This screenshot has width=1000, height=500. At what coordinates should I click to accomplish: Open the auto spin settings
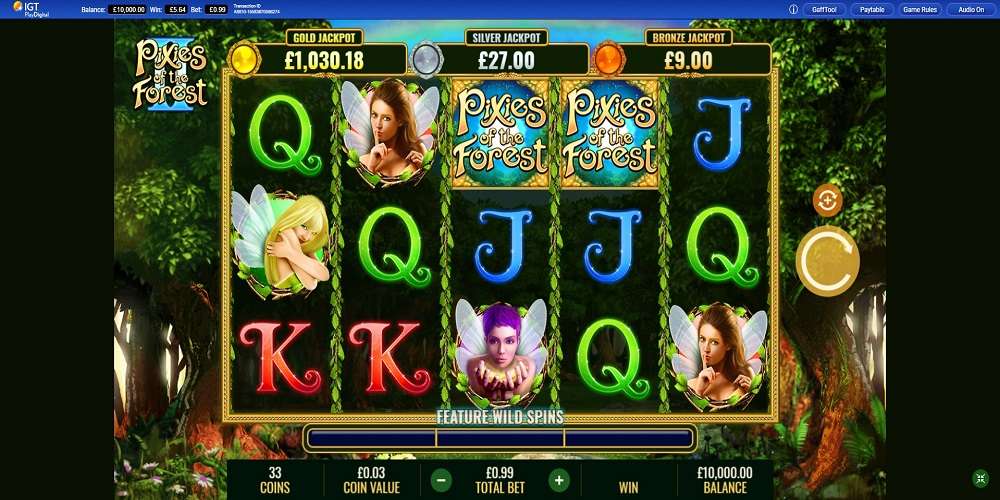[827, 200]
